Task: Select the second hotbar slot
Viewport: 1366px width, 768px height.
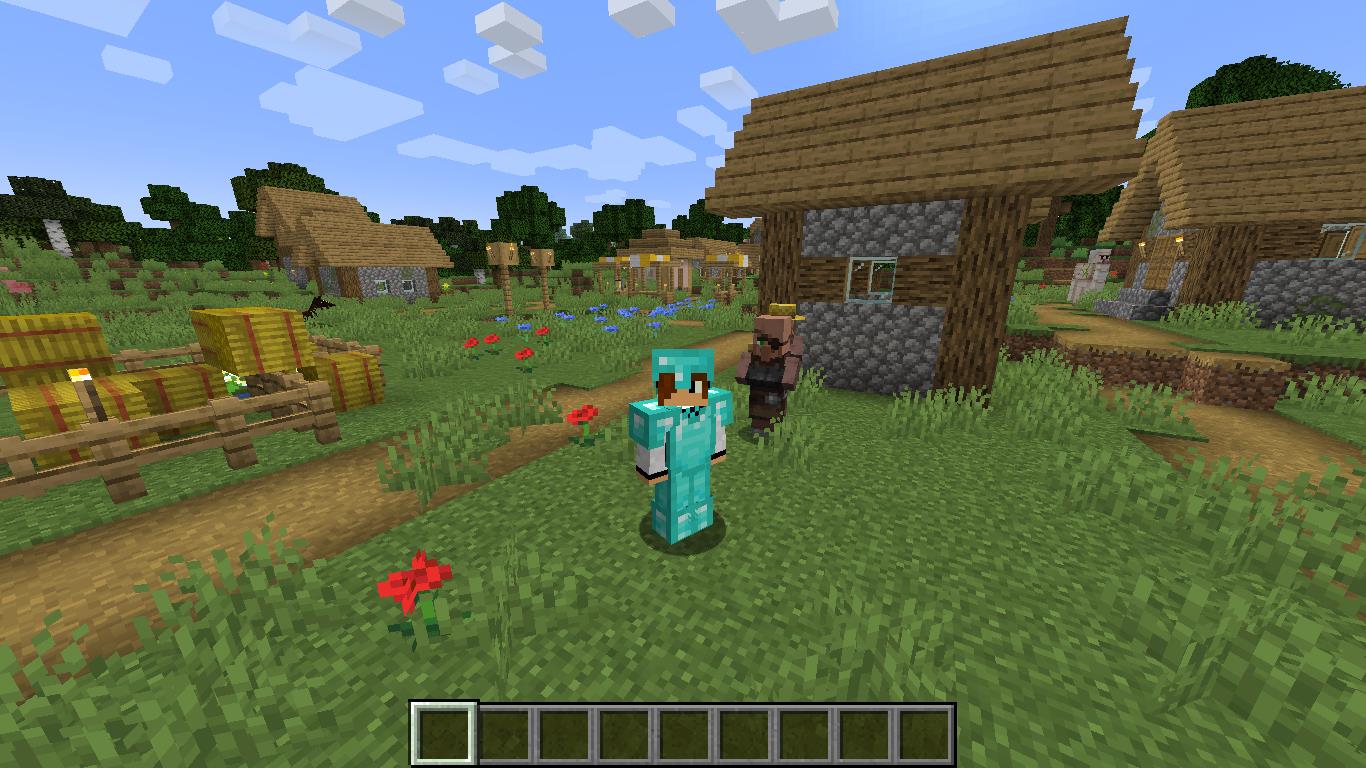Action: pos(503,732)
